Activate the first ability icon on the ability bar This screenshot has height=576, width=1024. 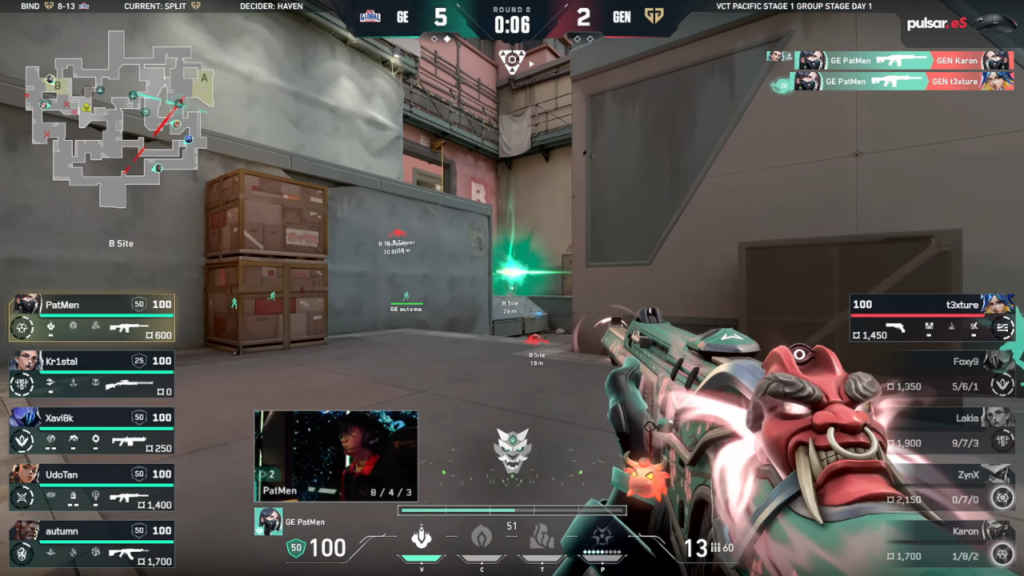pos(422,538)
